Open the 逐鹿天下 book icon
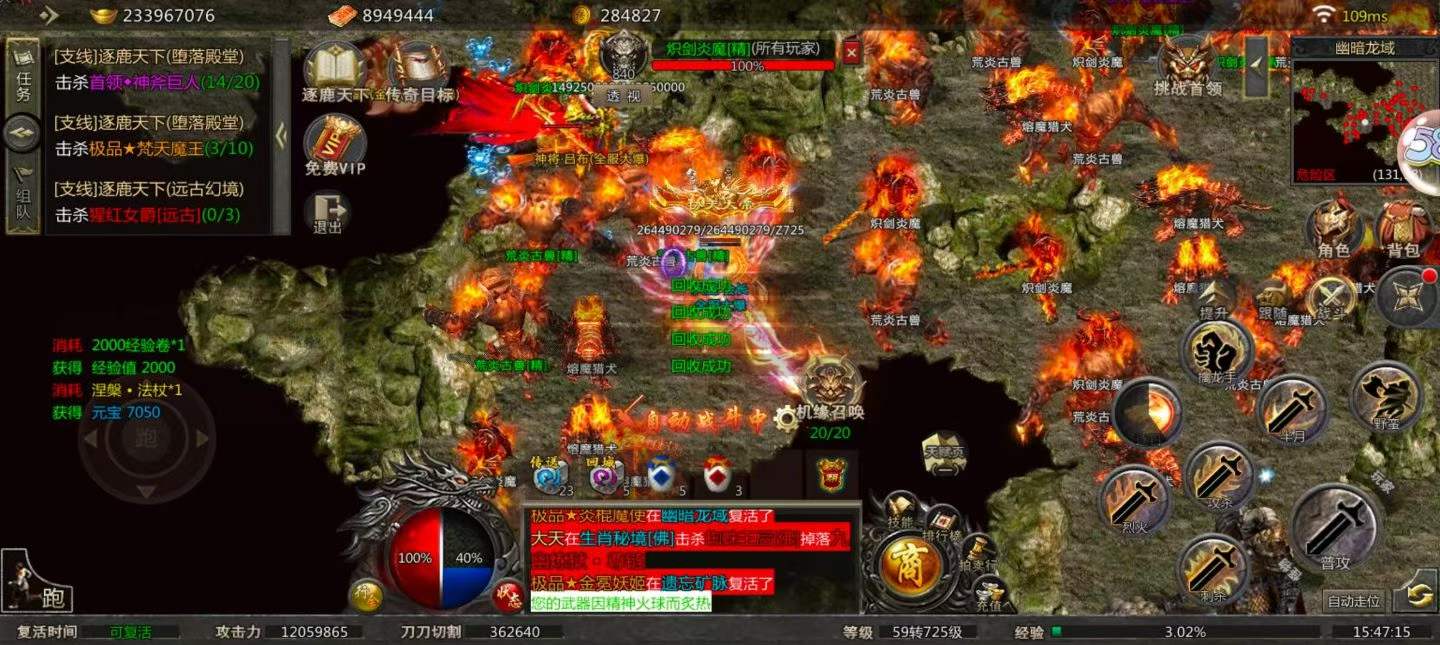Image resolution: width=1440 pixels, height=645 pixels. pos(335,70)
